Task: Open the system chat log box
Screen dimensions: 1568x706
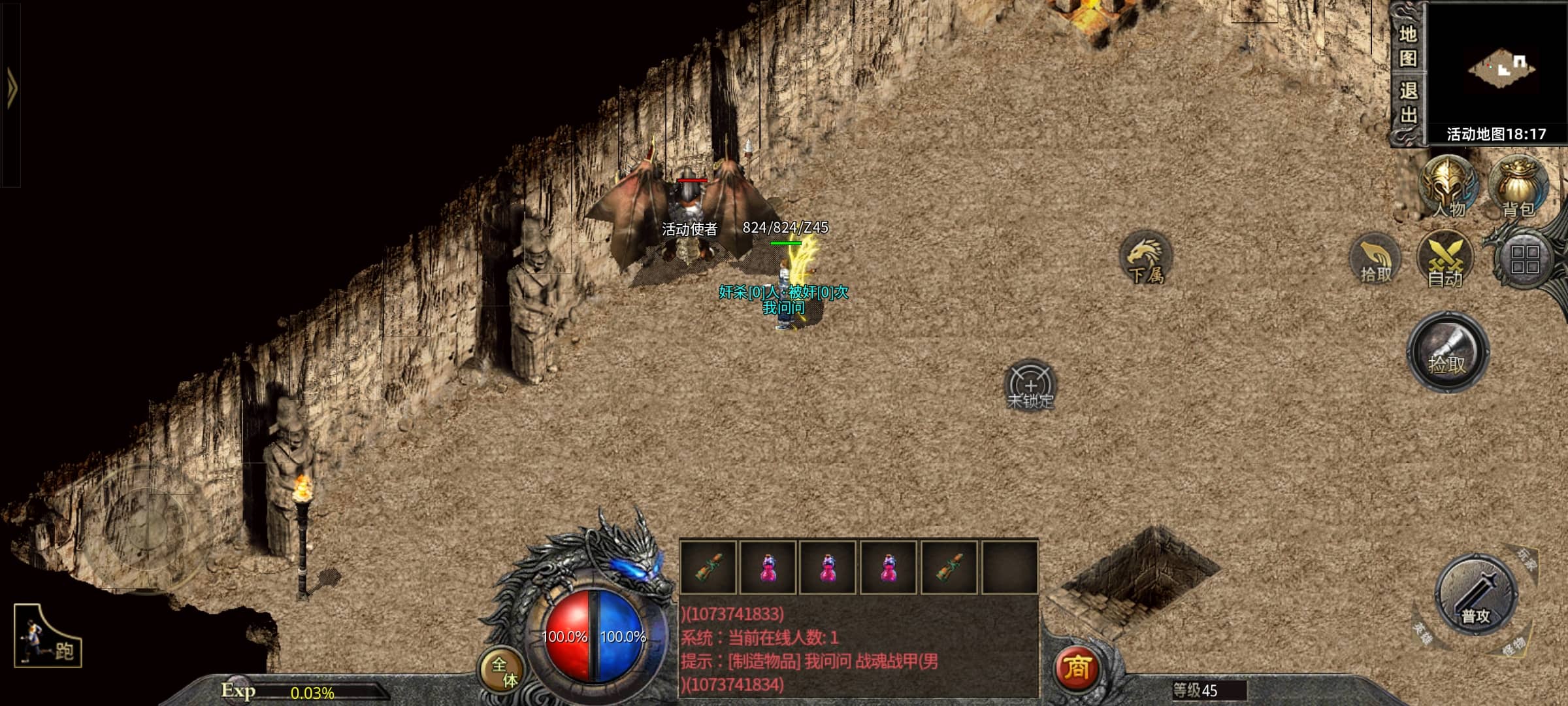Action: pyautogui.click(x=858, y=648)
